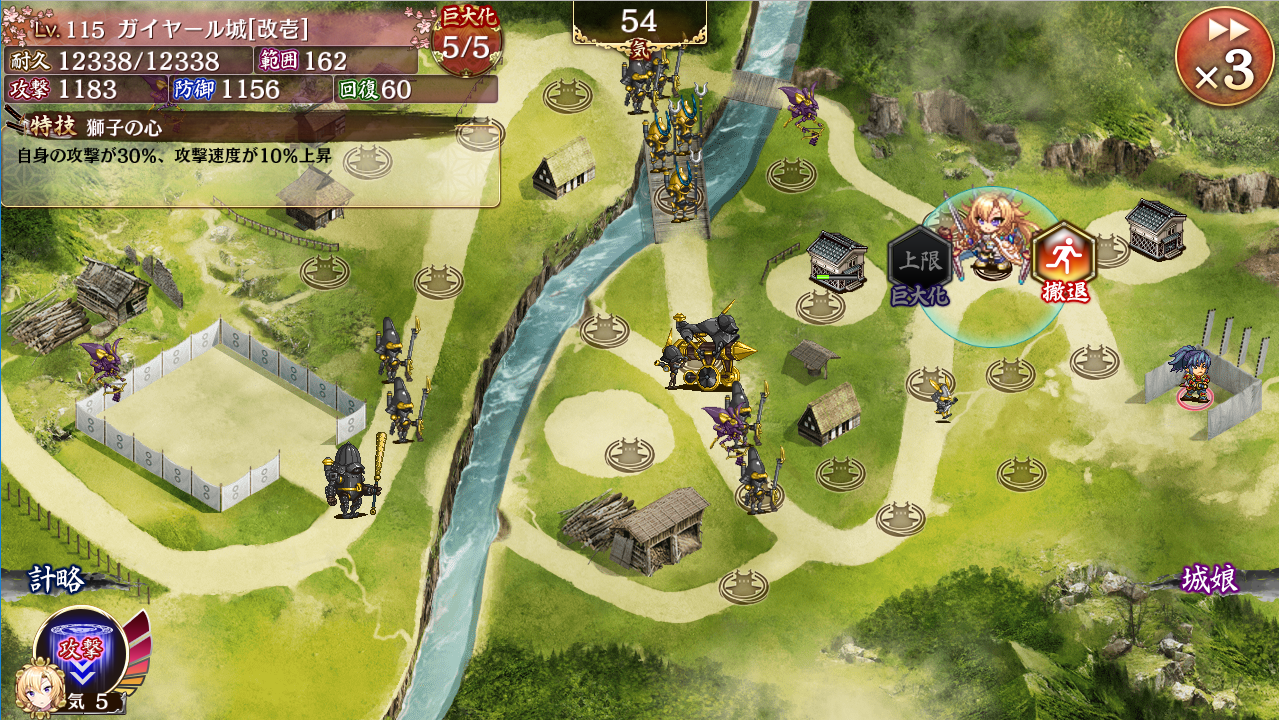The image size is (1279, 720).
Task: Open the 城娘 unit panel
Action: pos(1210,579)
